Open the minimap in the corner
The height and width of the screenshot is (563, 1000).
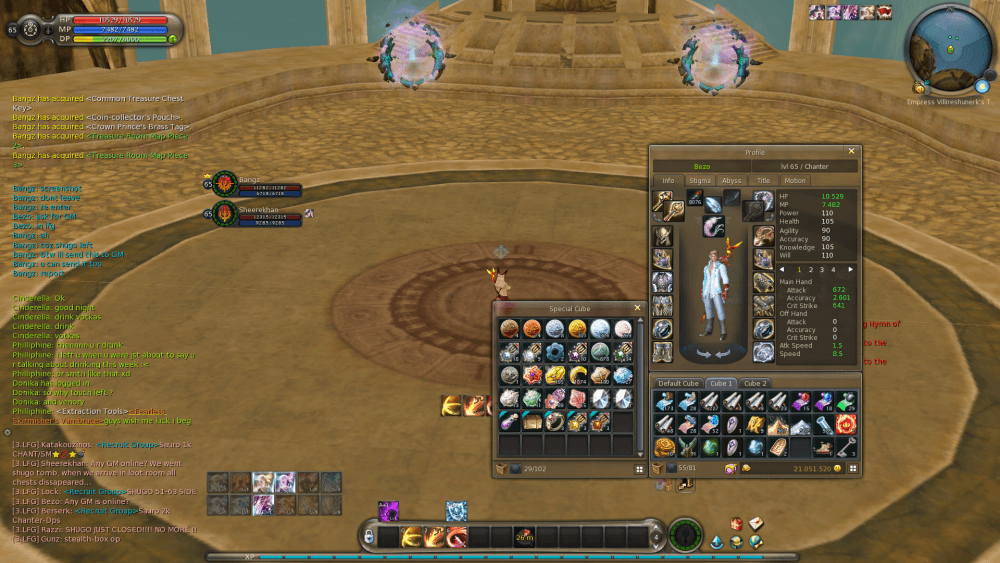tap(946, 47)
